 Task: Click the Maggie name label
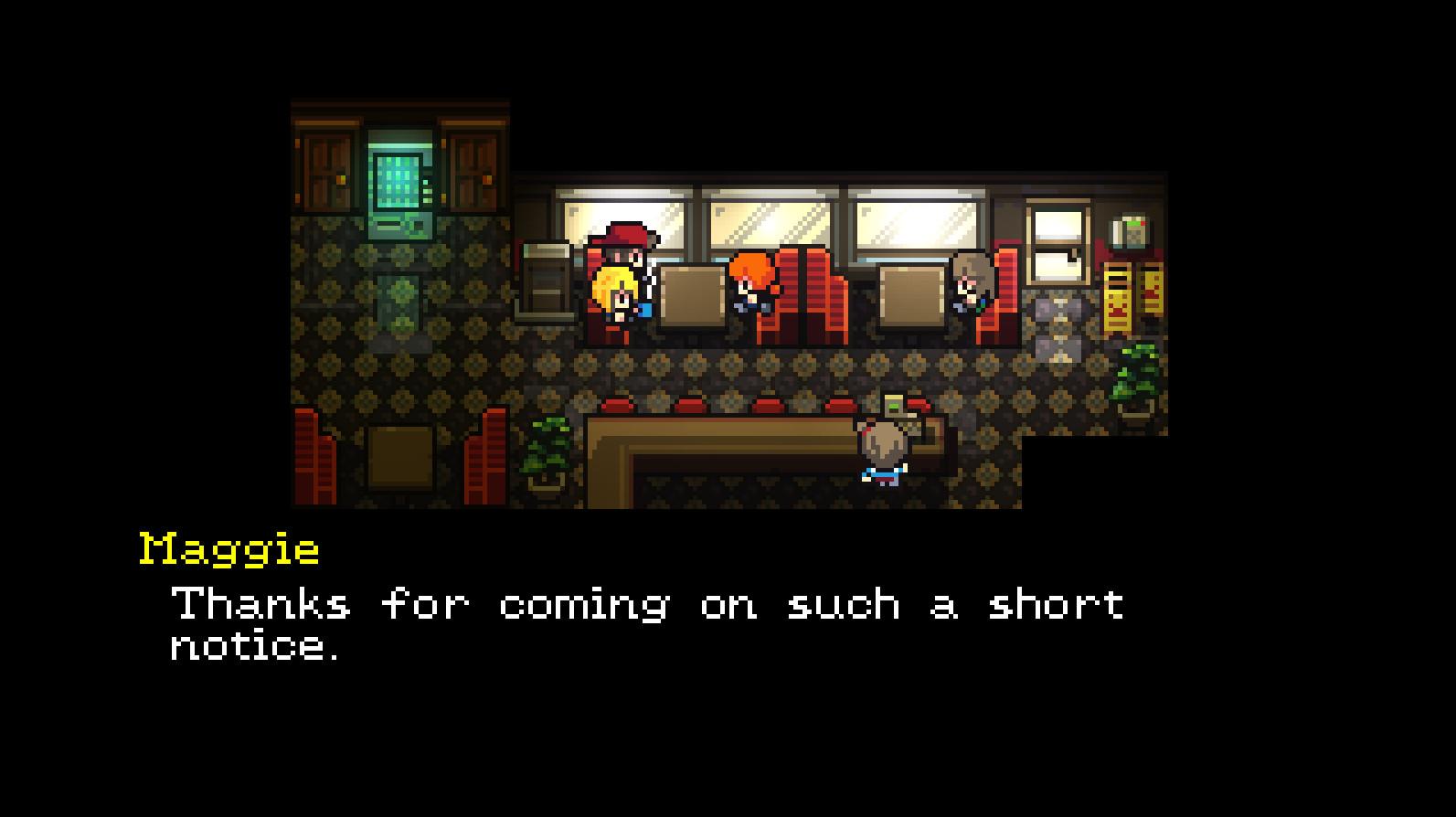[228, 548]
